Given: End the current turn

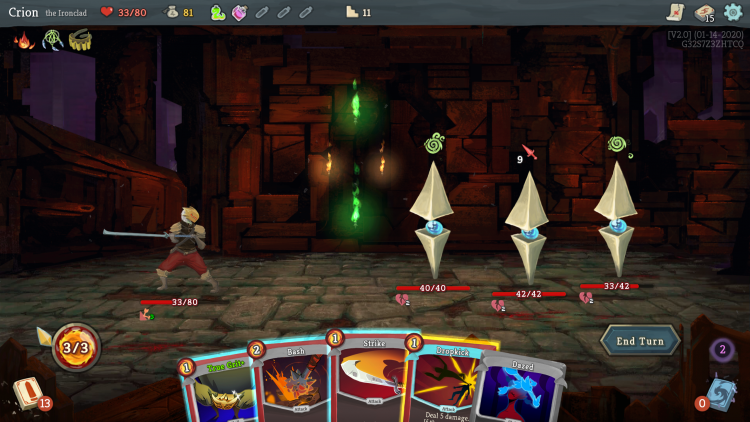Looking at the screenshot, I should click(640, 341).
